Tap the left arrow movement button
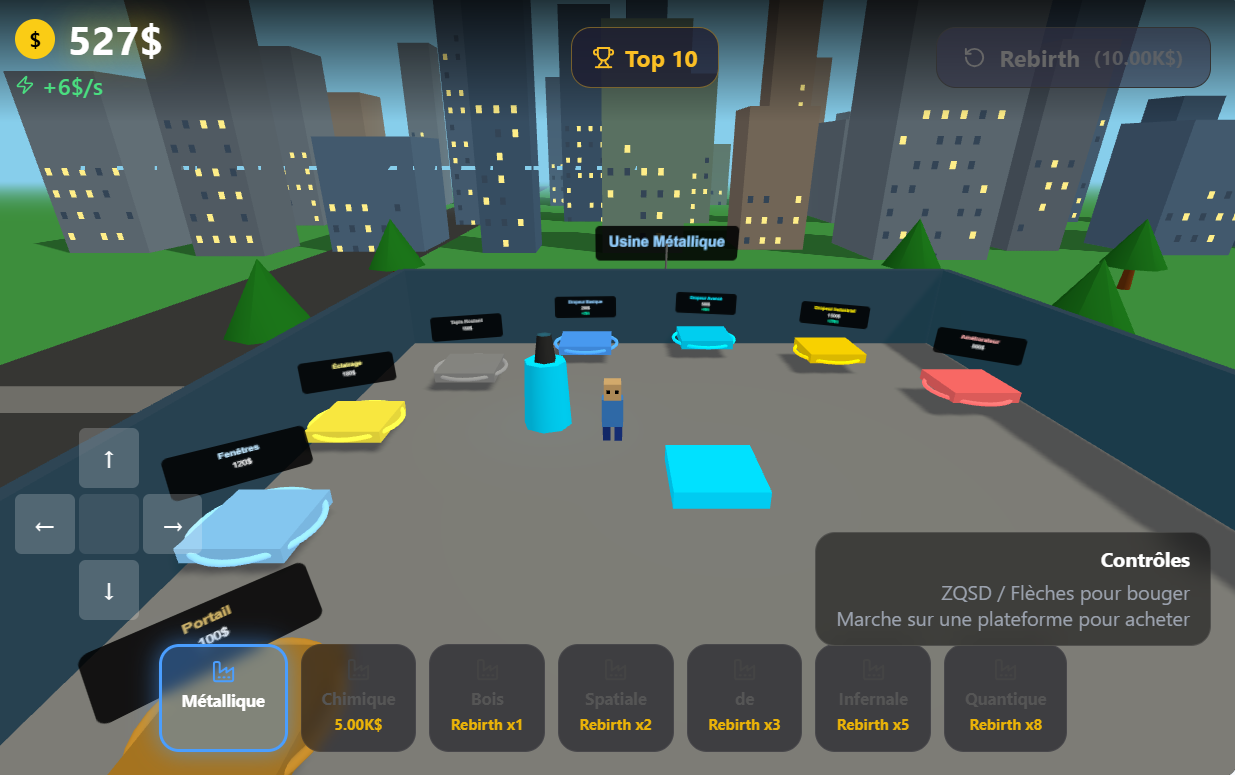The width and height of the screenshot is (1235, 775). [x=45, y=524]
